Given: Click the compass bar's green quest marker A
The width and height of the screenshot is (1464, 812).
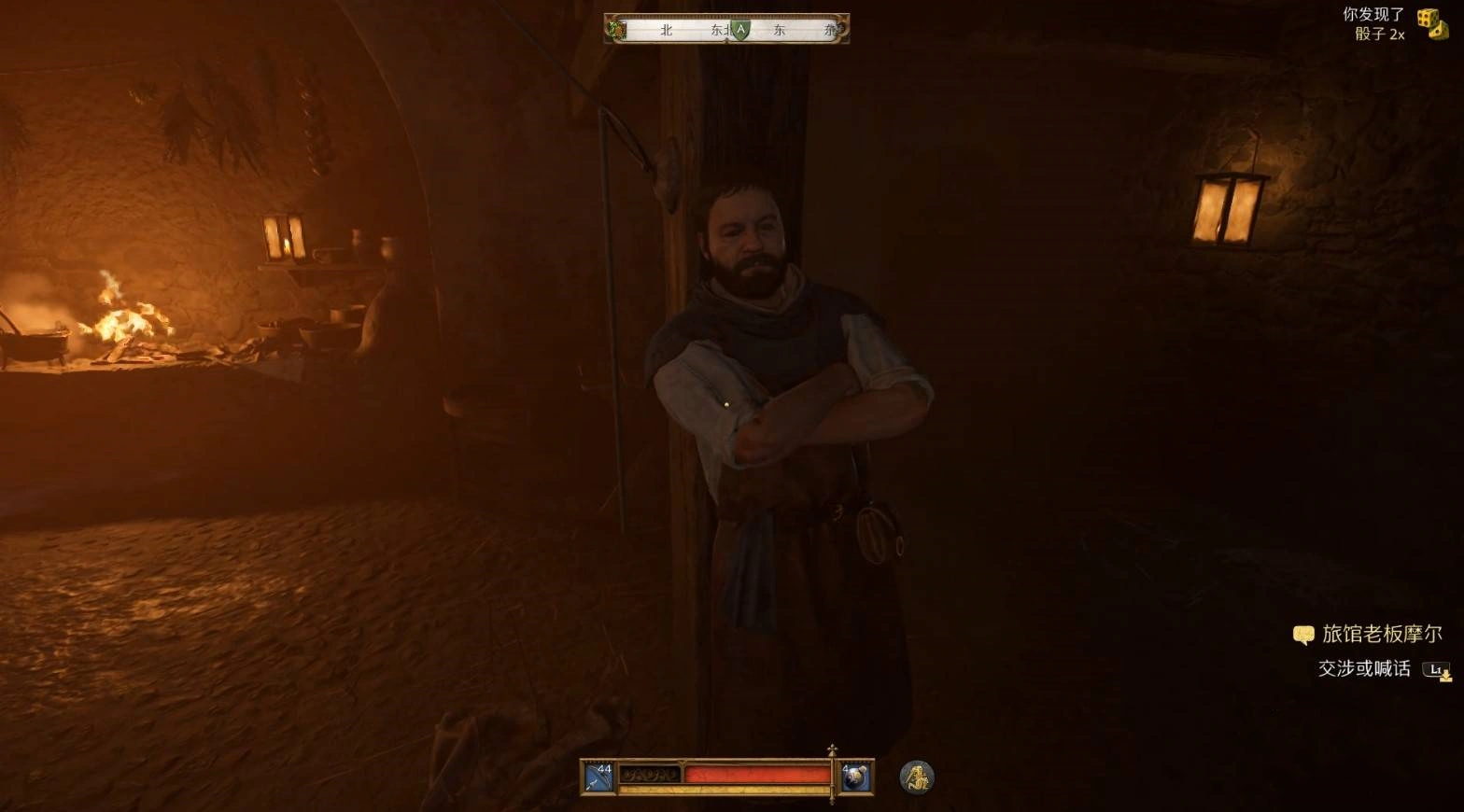Looking at the screenshot, I should click(x=740, y=30).
